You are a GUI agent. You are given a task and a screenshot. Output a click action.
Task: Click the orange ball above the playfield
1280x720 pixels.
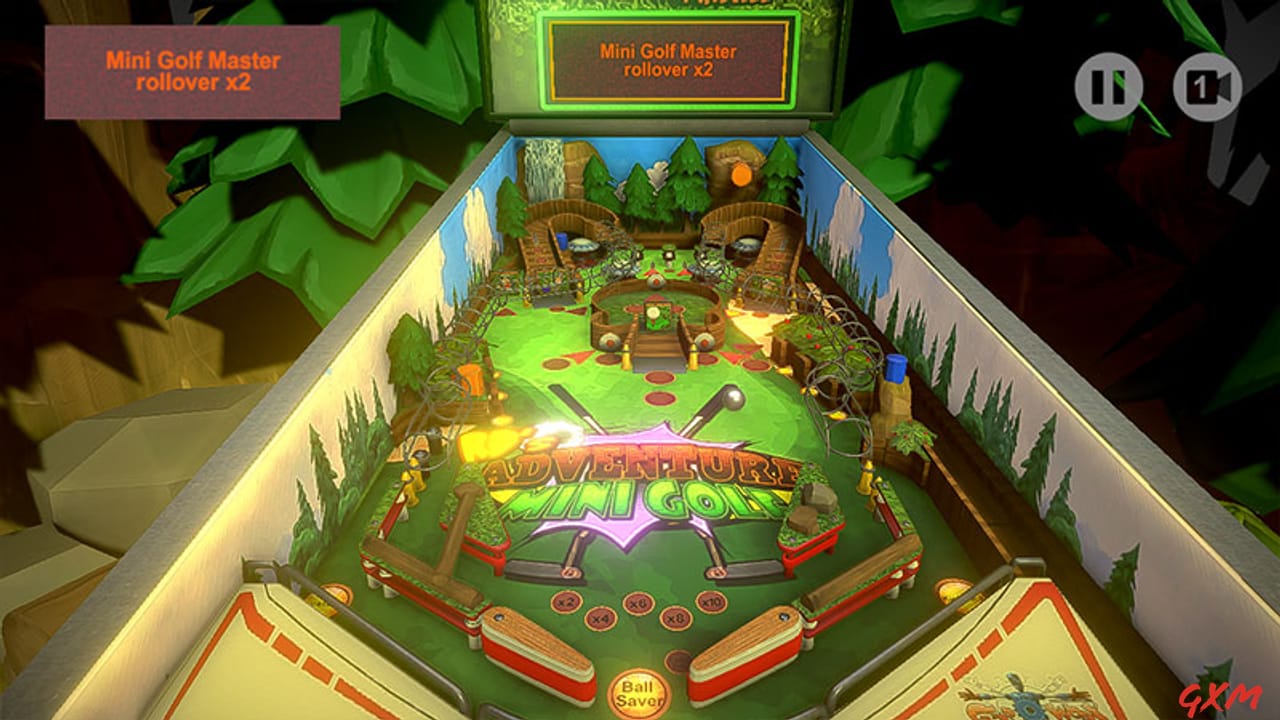[x=742, y=176]
